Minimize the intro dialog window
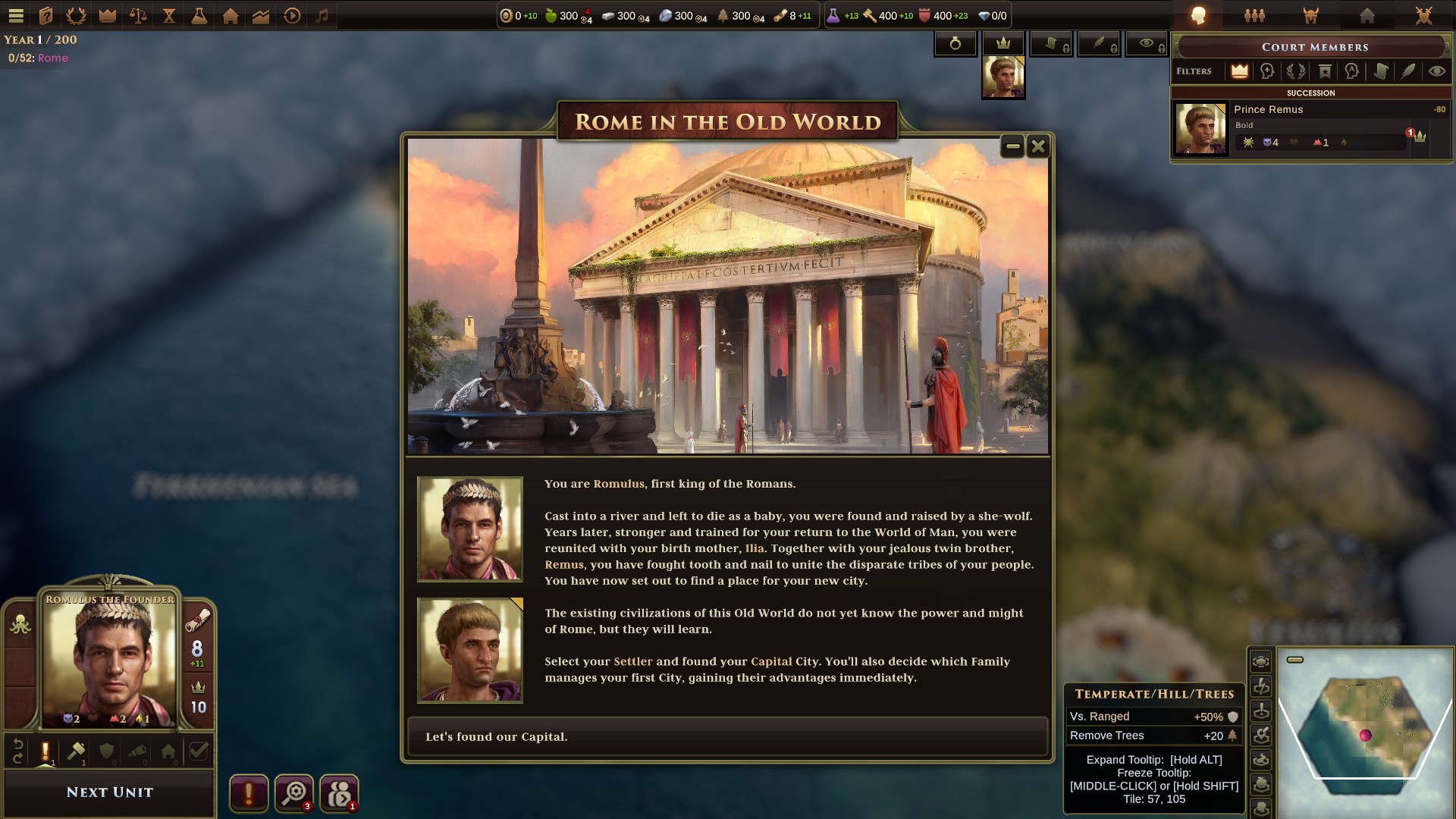Viewport: 1456px width, 819px height. pos(1012,146)
